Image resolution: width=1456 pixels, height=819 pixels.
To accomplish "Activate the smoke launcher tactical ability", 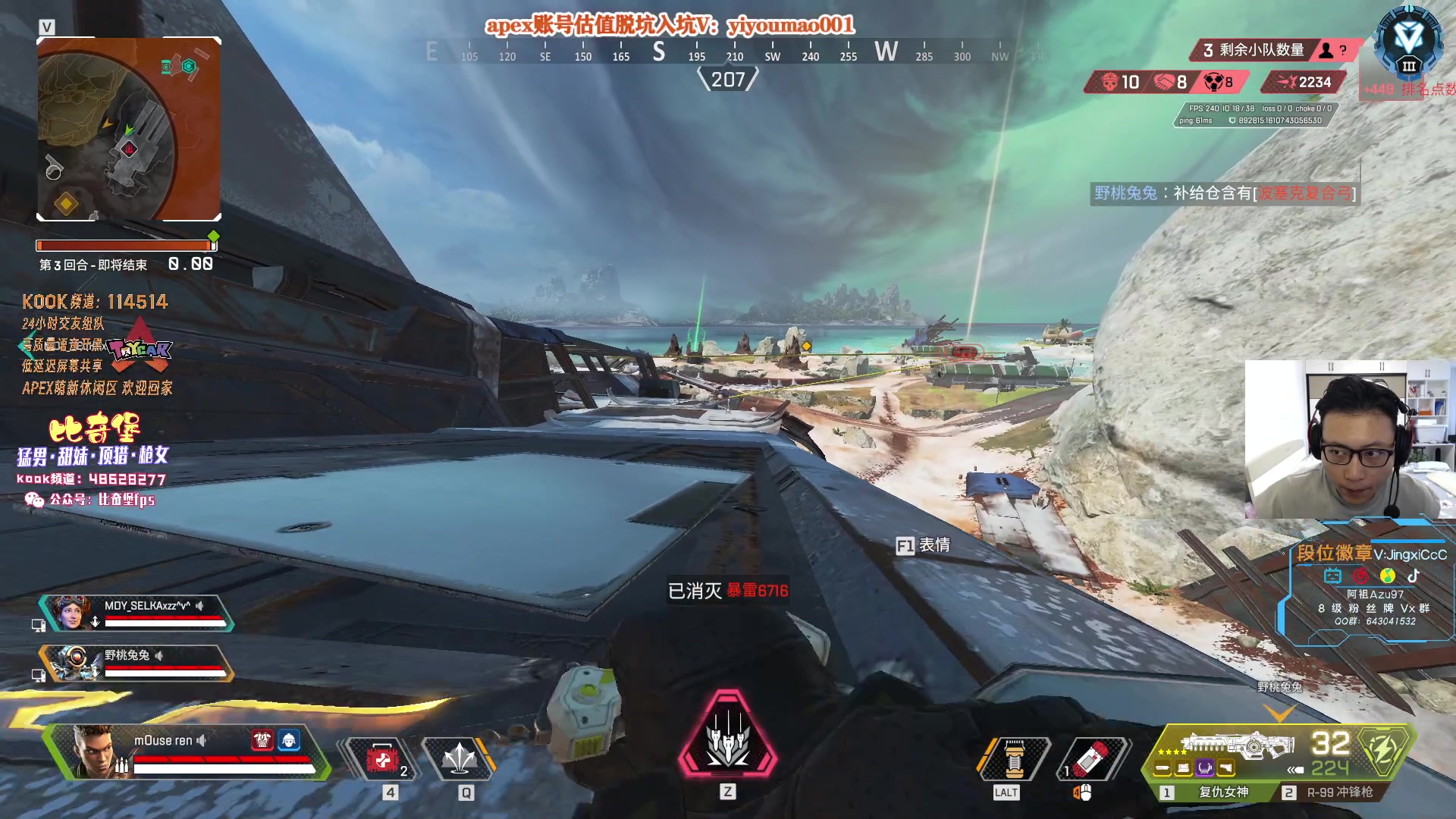I will tap(459, 758).
